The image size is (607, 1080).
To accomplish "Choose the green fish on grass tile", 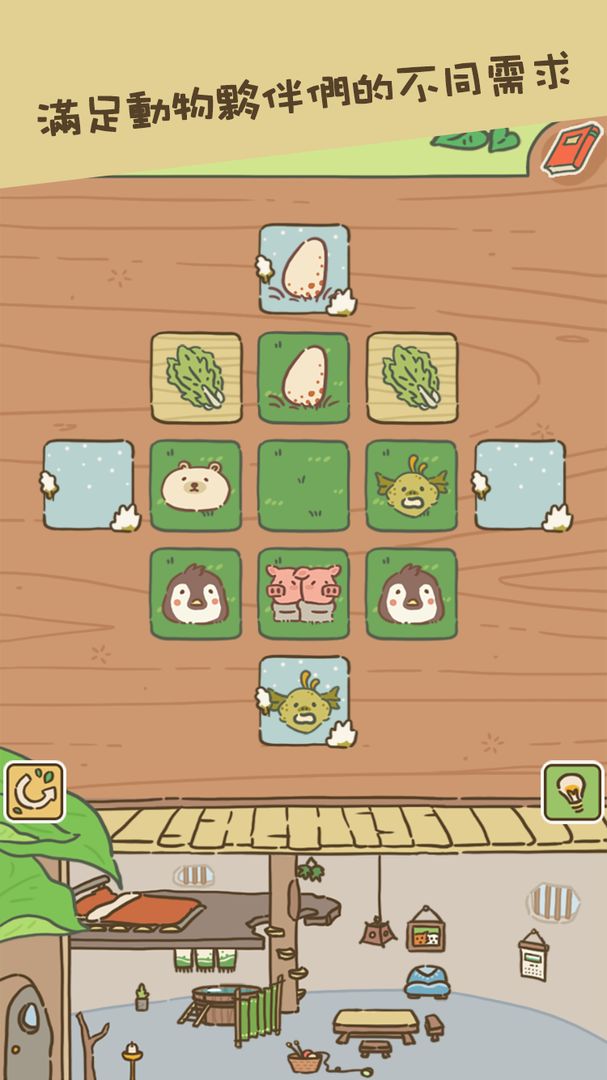I will click(412, 485).
